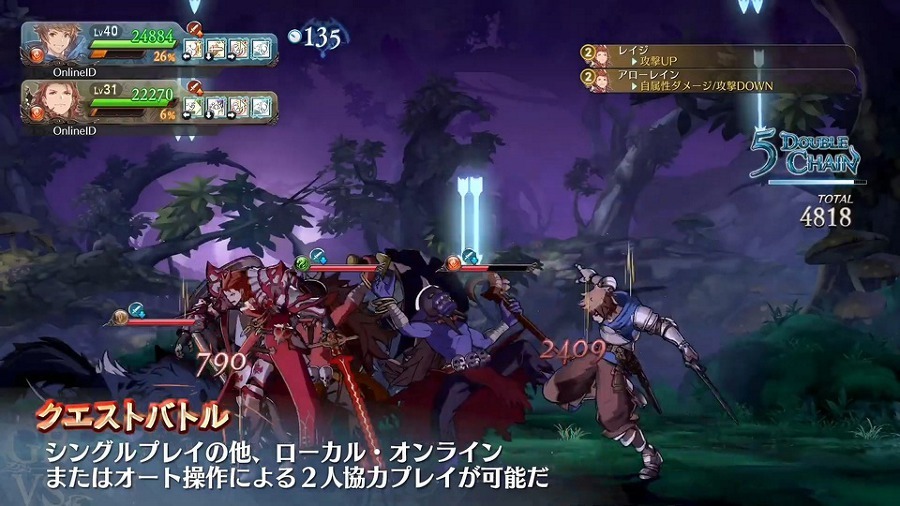Click the sword buff icon above the Lv31 skills
The height and width of the screenshot is (506, 900).
[x=194, y=87]
